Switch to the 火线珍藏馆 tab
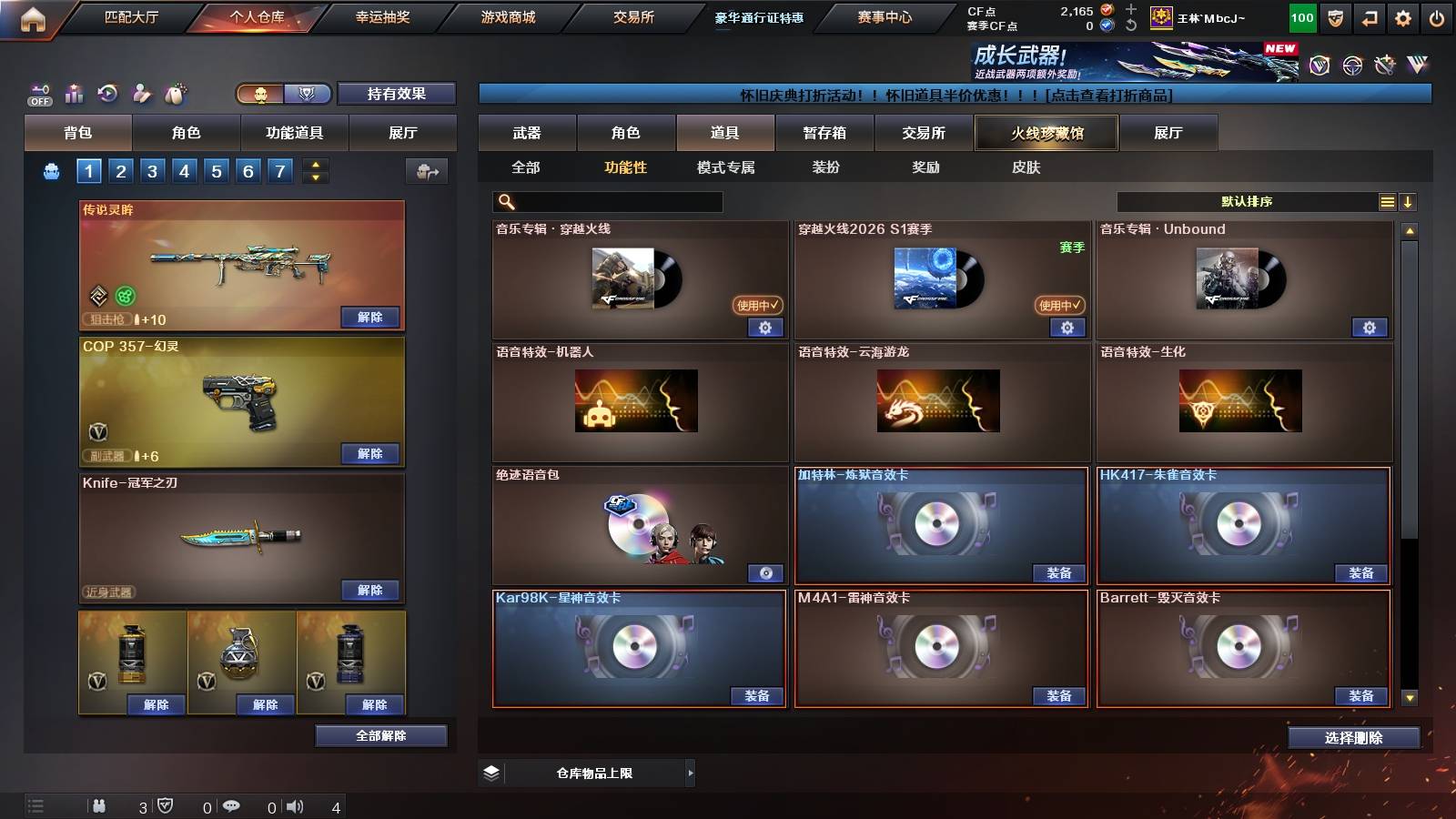 point(1046,133)
